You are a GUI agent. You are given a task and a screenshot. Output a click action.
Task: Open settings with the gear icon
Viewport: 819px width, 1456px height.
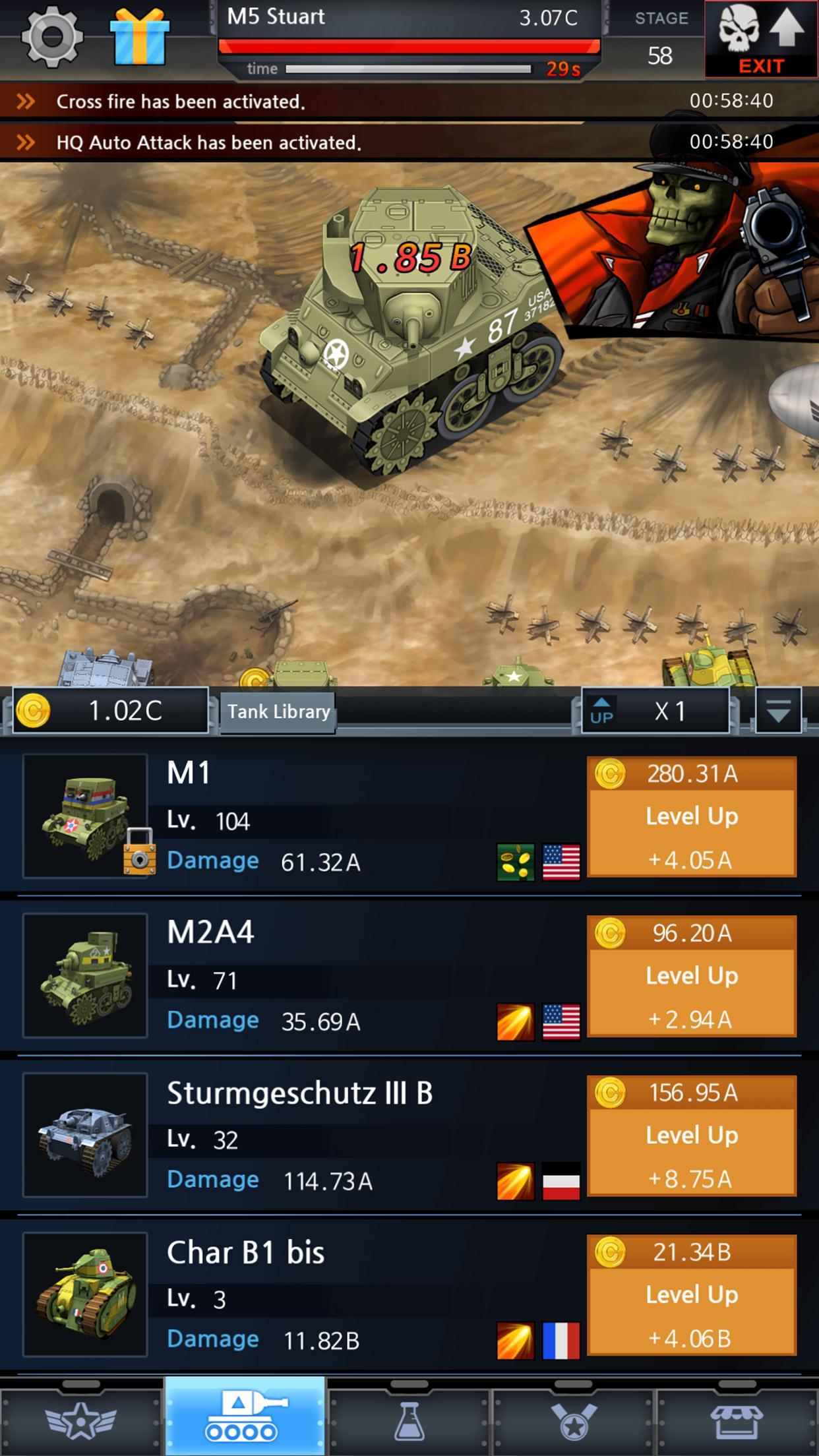pyautogui.click(x=52, y=37)
